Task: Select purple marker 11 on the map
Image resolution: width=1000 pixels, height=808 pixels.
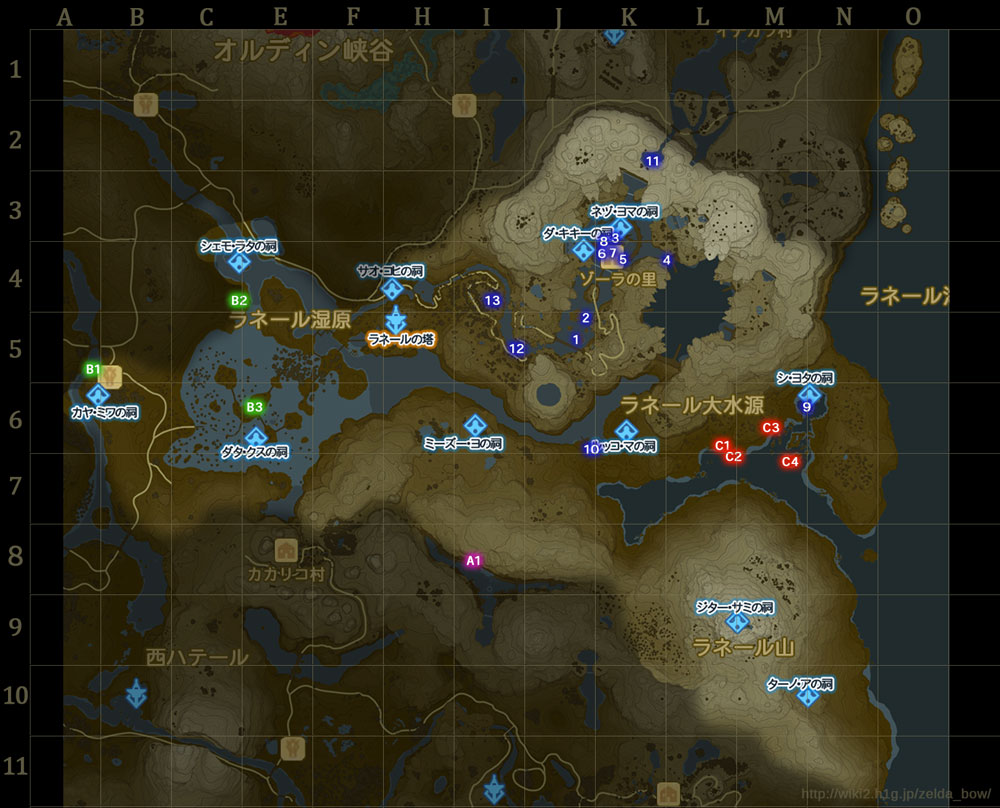Action: 653,160
